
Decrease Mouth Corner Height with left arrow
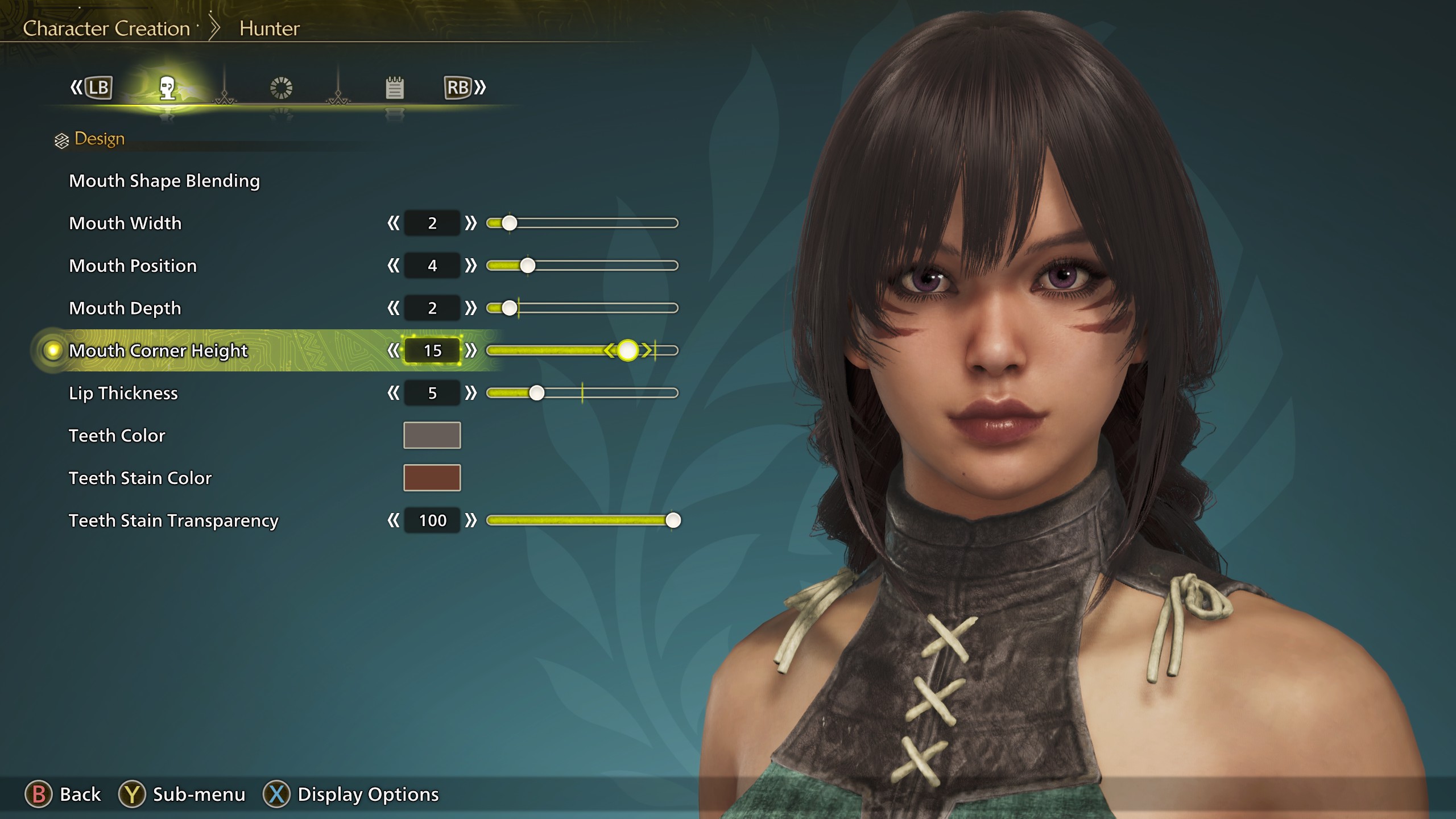[393, 350]
